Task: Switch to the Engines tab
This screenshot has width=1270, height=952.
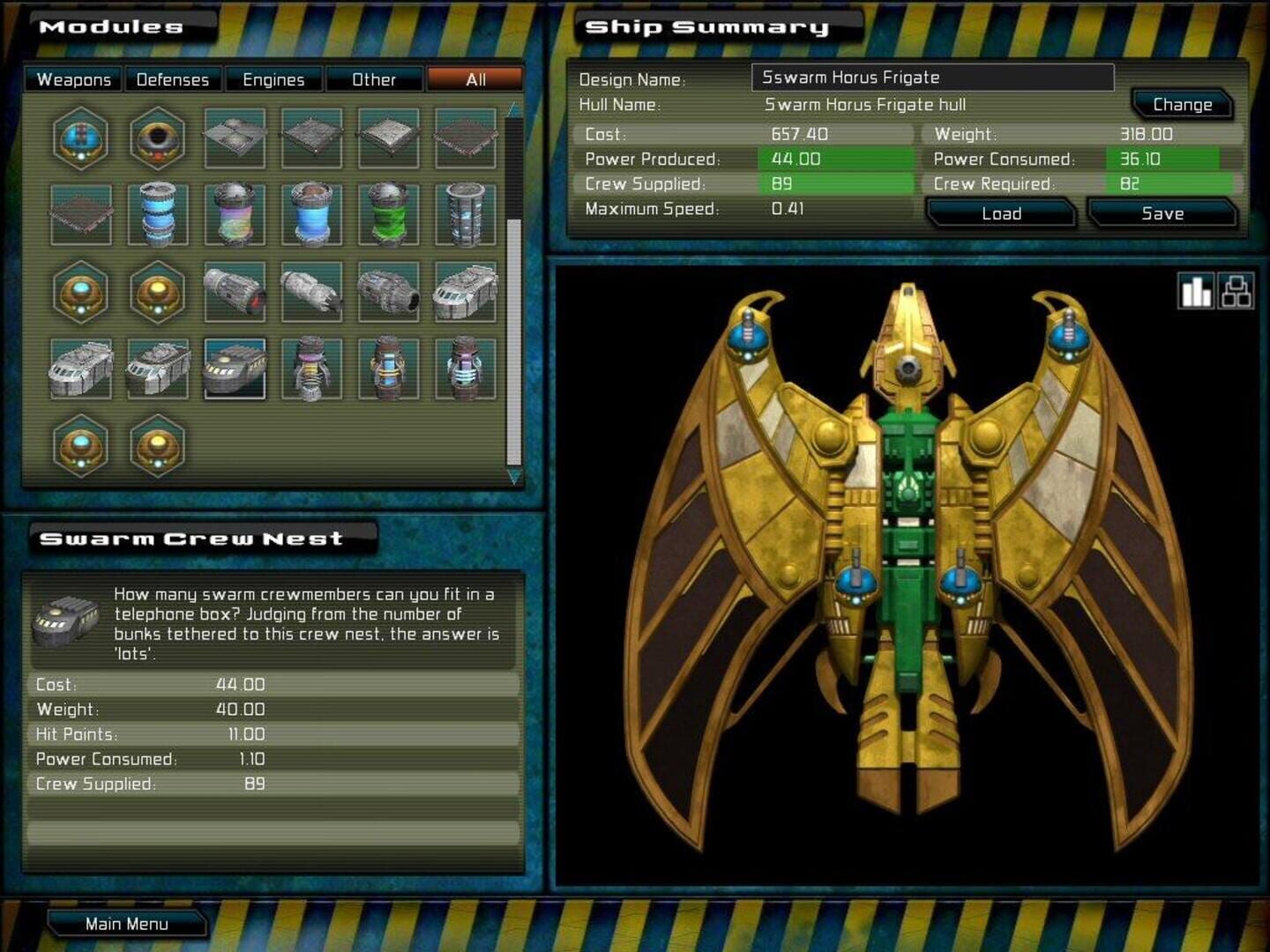Action: (274, 79)
